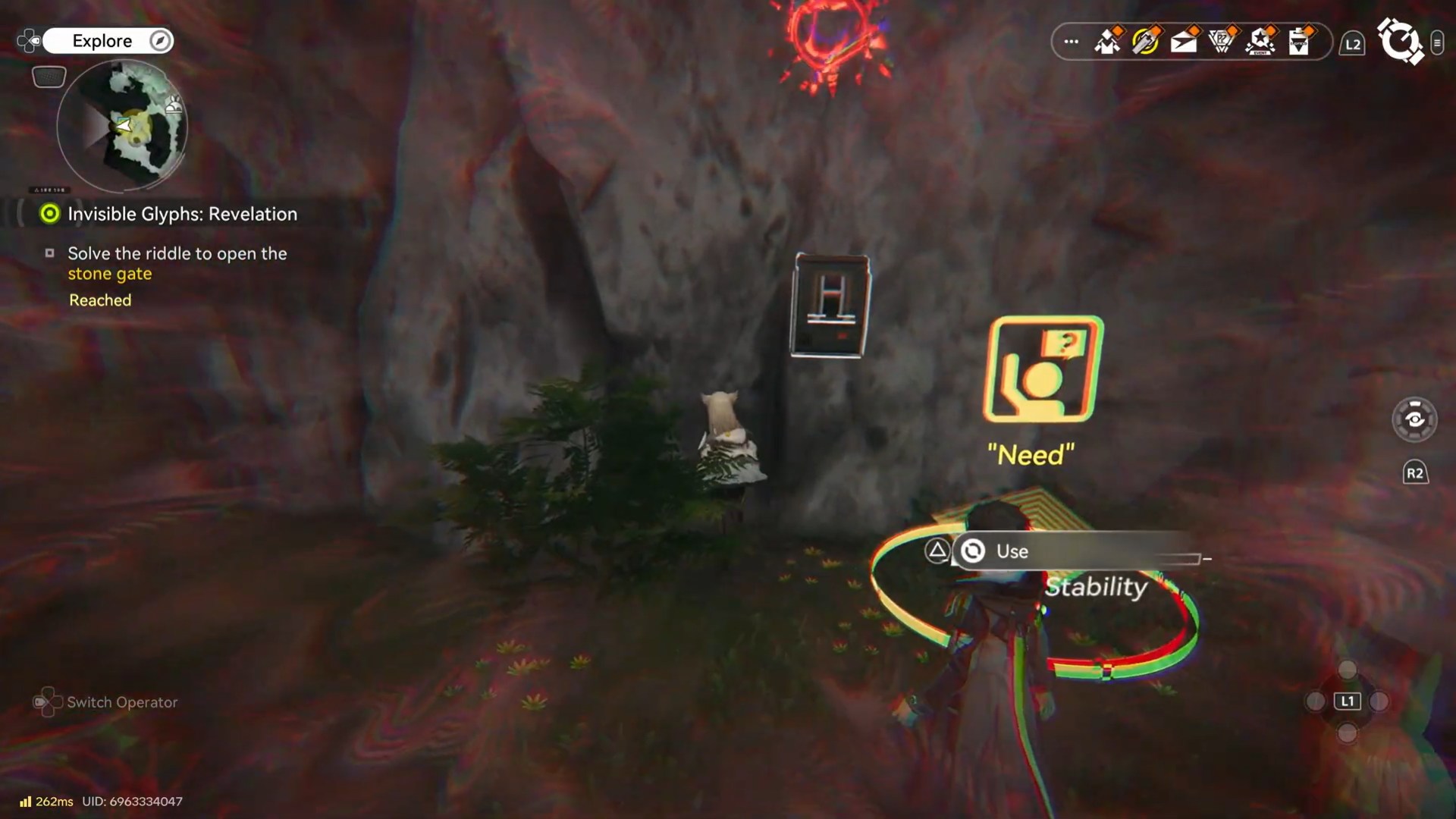Open the limited-time clipboard icon
Screen dimensions: 1456x819
coord(1298,43)
